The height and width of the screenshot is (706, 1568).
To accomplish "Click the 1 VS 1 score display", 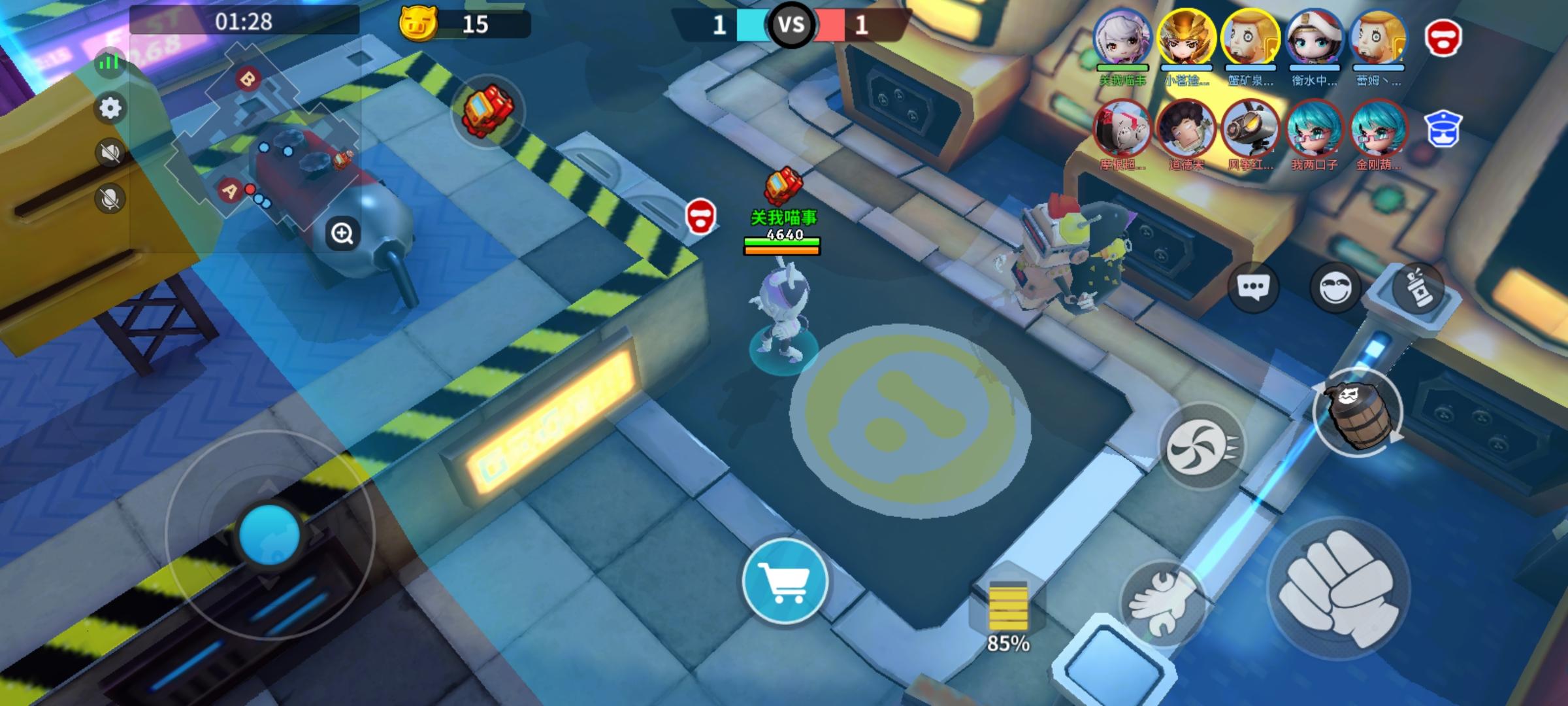I will [x=792, y=26].
